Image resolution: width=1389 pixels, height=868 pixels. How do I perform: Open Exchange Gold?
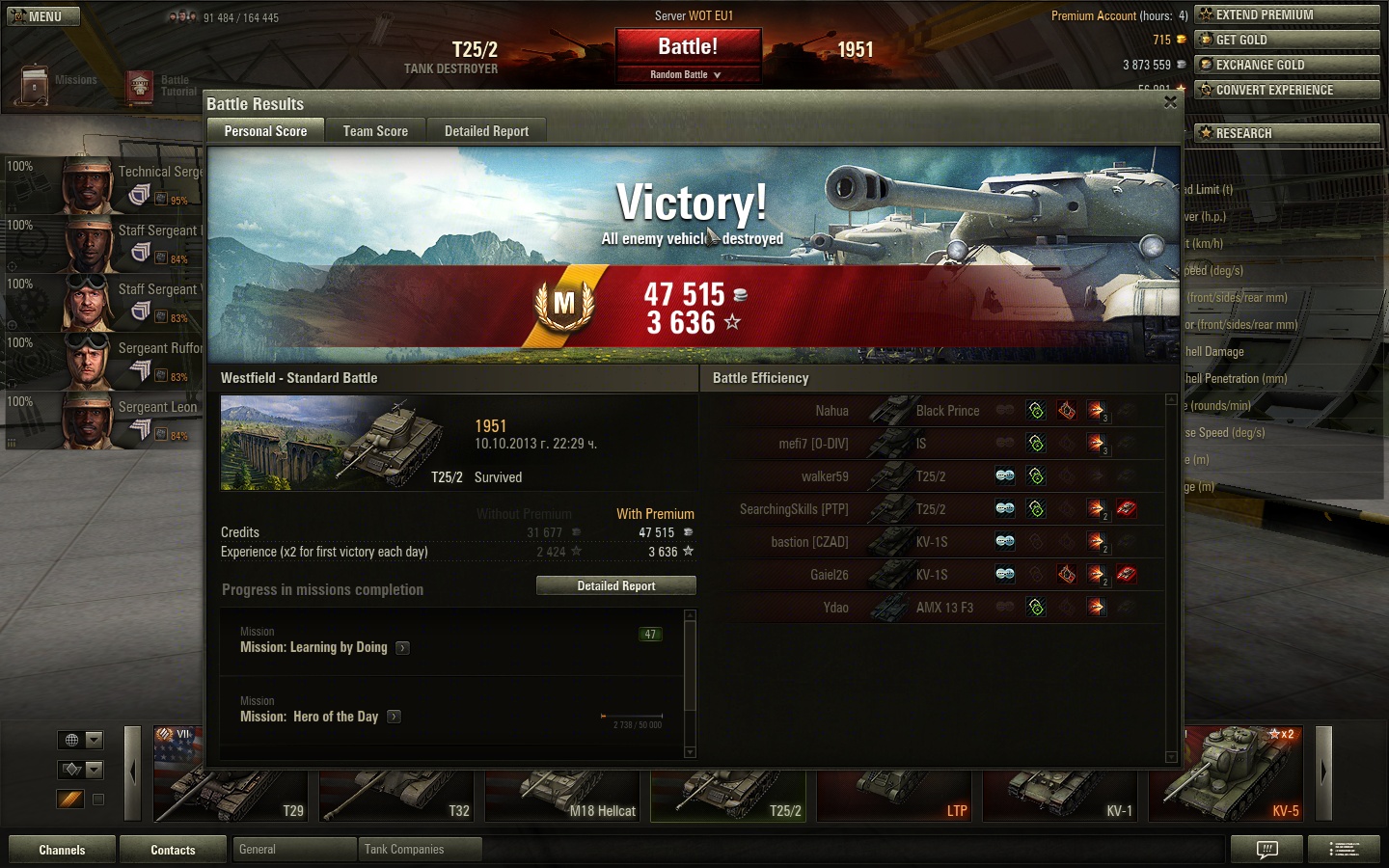click(x=1287, y=65)
